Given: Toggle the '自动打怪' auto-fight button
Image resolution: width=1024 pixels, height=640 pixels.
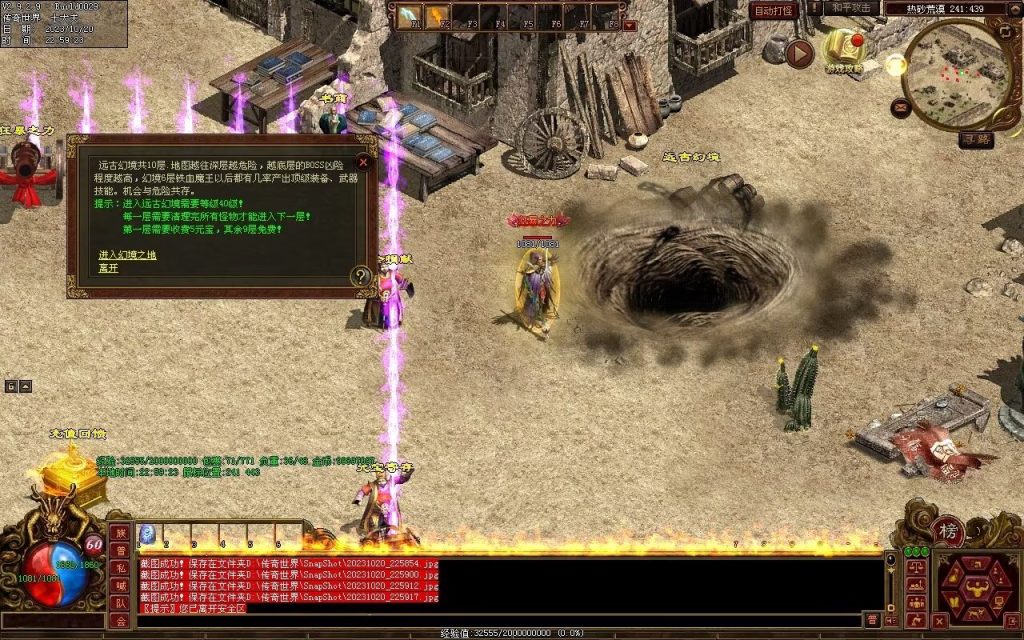Looking at the screenshot, I should pyautogui.click(x=774, y=11).
